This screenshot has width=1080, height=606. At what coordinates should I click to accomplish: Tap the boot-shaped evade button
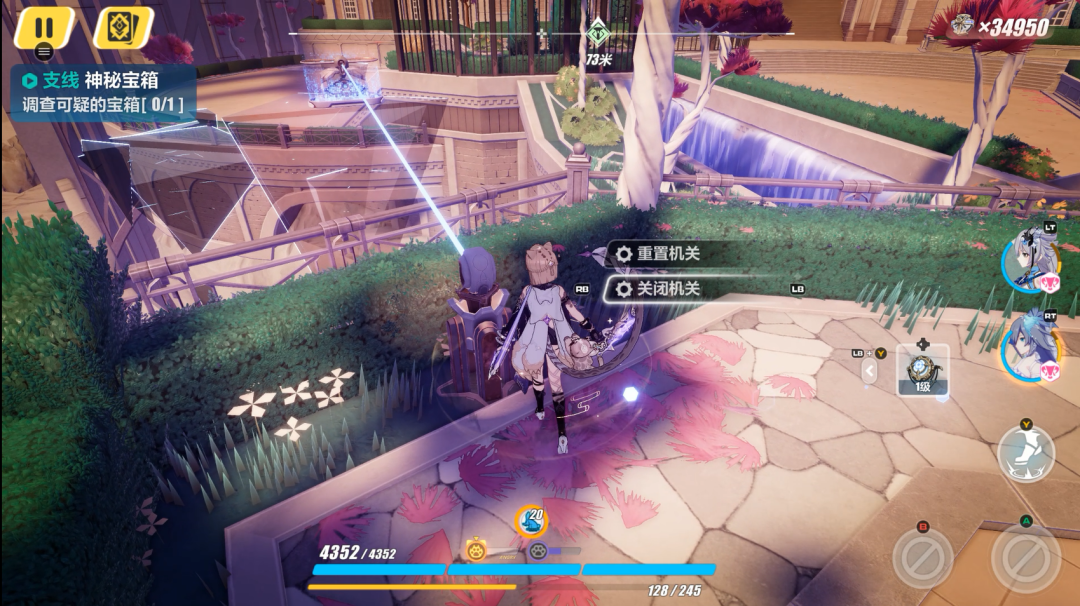(x=1025, y=454)
